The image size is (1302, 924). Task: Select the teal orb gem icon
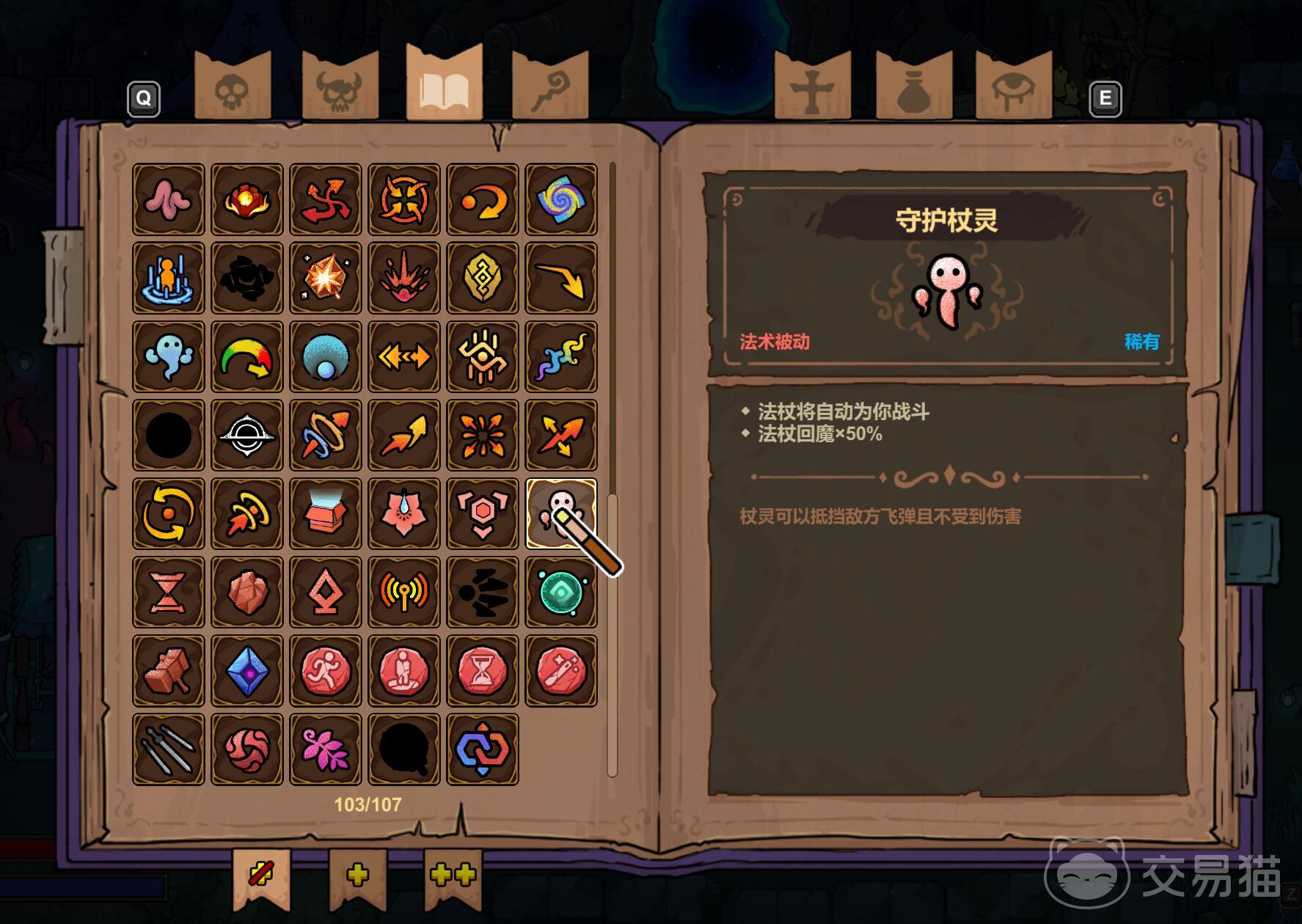[561, 592]
